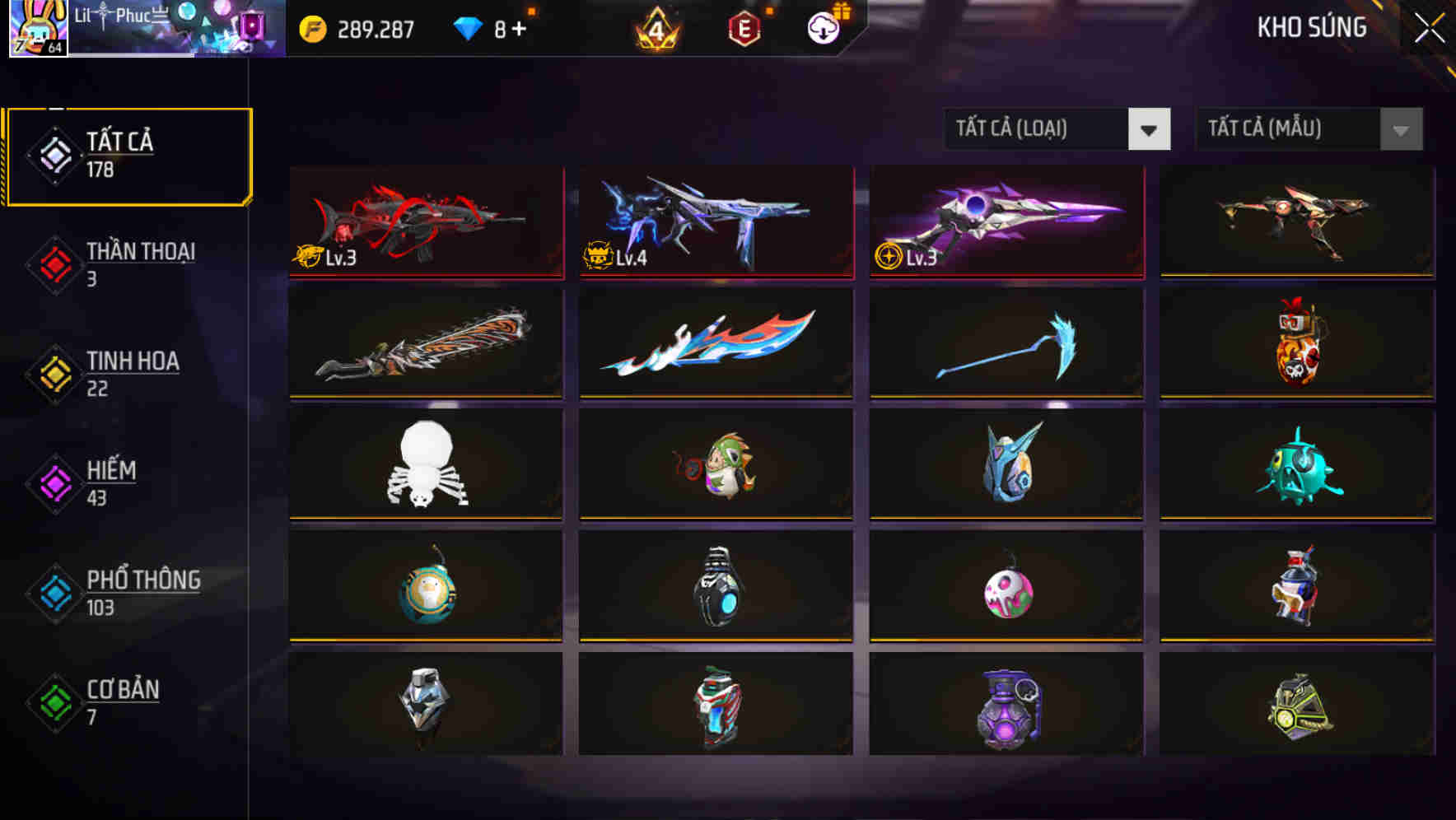Click the diamond currency icon

tap(466, 27)
